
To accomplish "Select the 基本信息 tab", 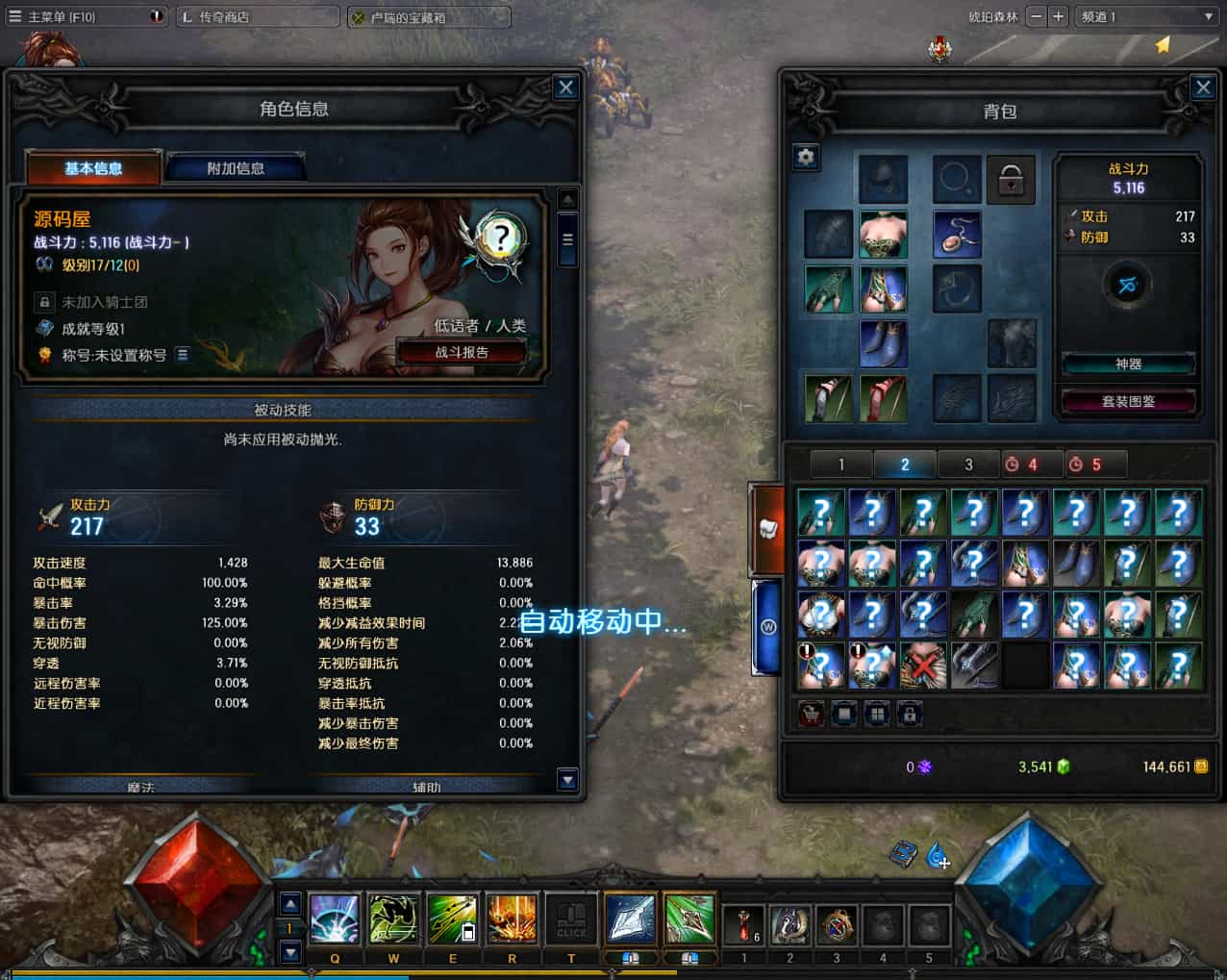I will [93, 168].
